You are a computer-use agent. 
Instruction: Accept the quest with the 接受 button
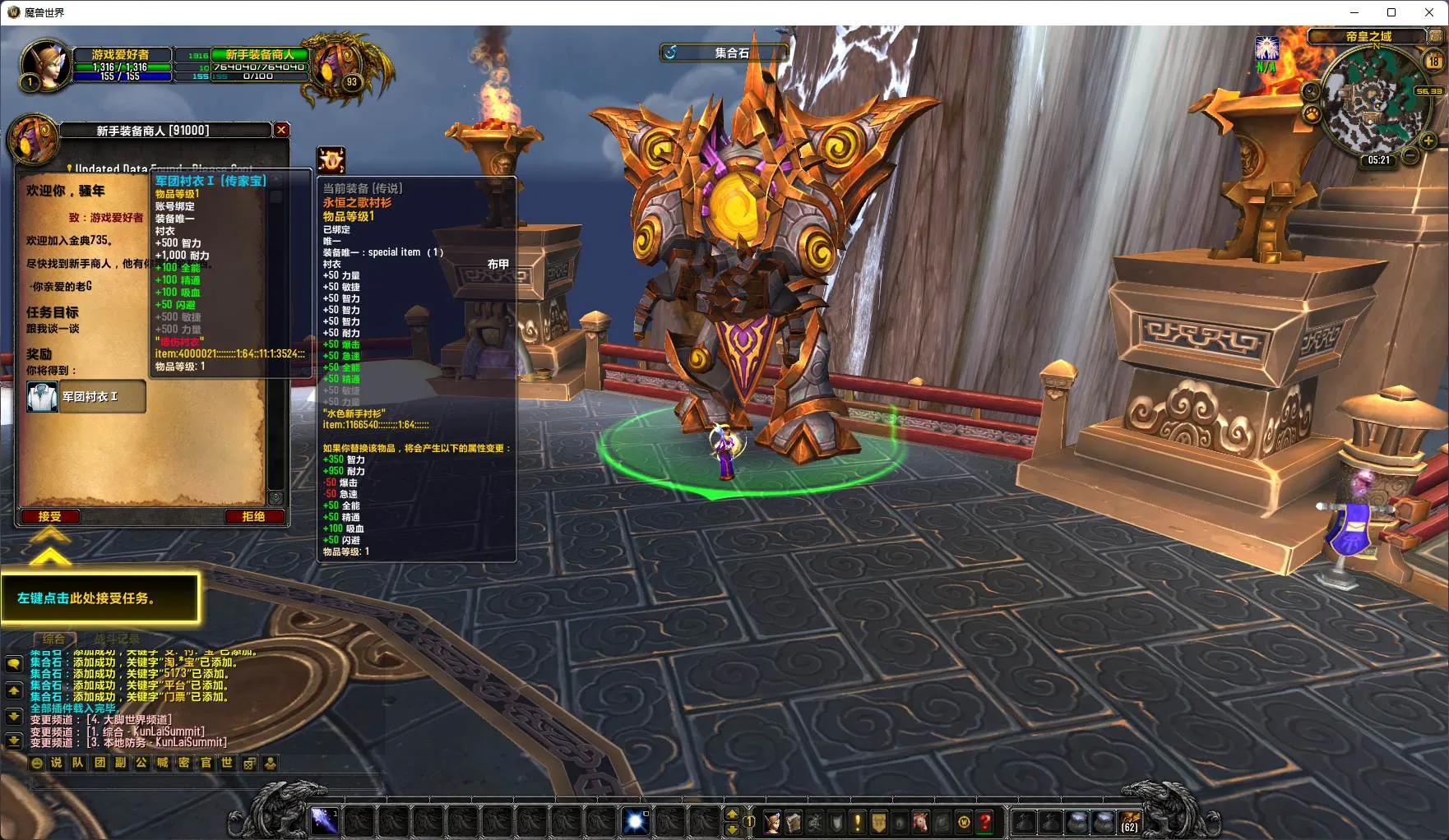[49, 517]
